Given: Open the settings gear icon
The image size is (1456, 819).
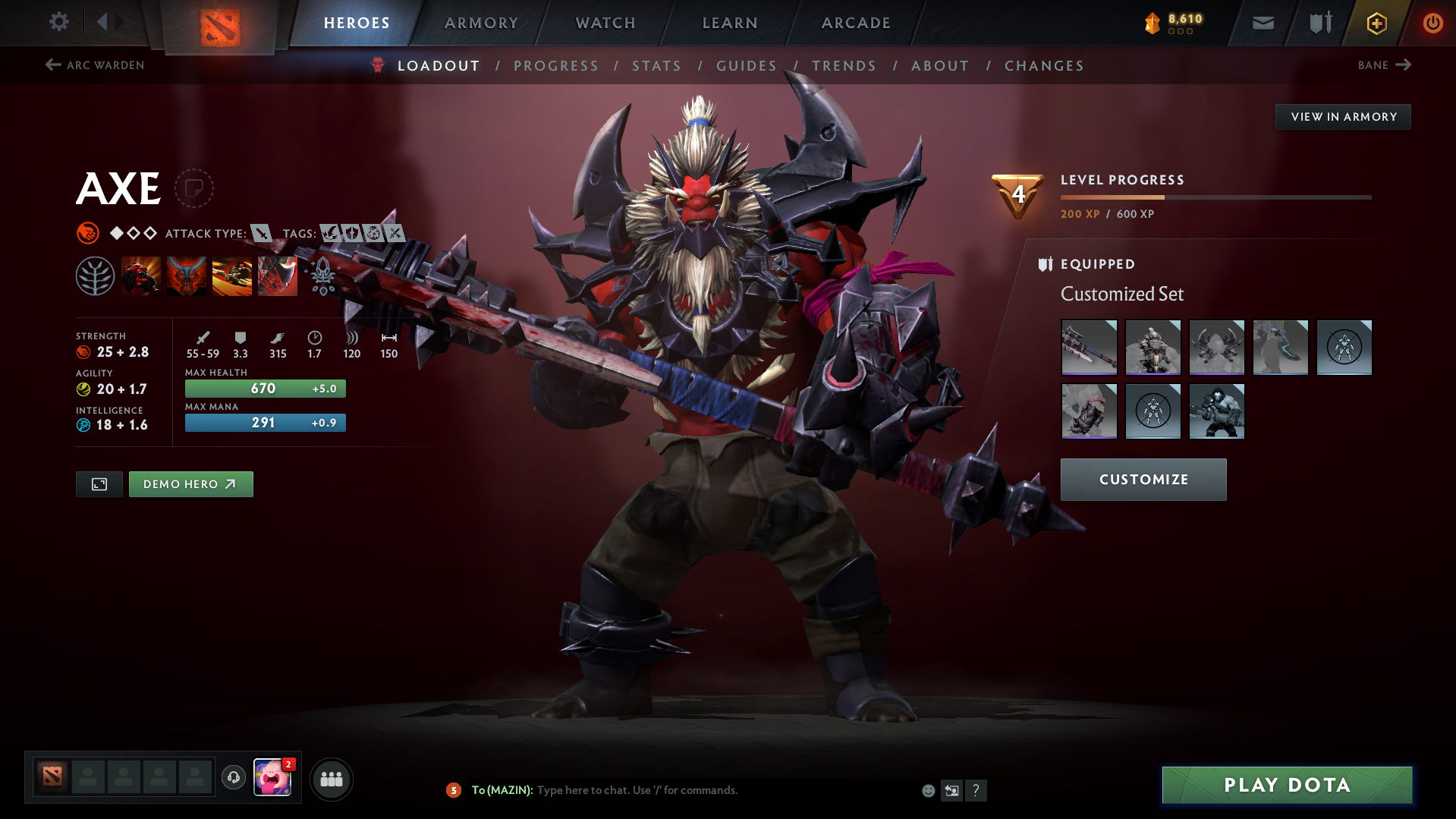Looking at the screenshot, I should 58,22.
